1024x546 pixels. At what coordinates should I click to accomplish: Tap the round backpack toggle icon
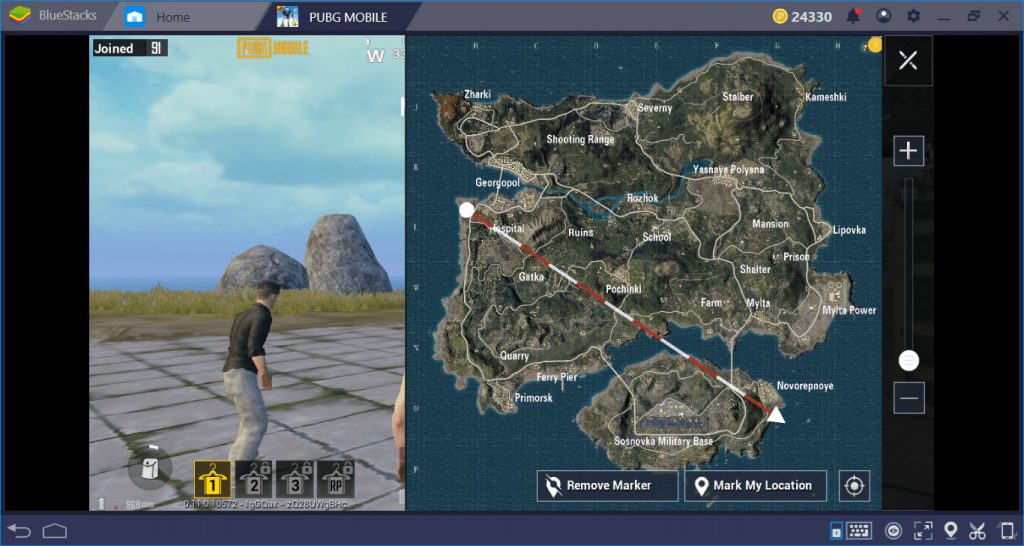tap(151, 469)
